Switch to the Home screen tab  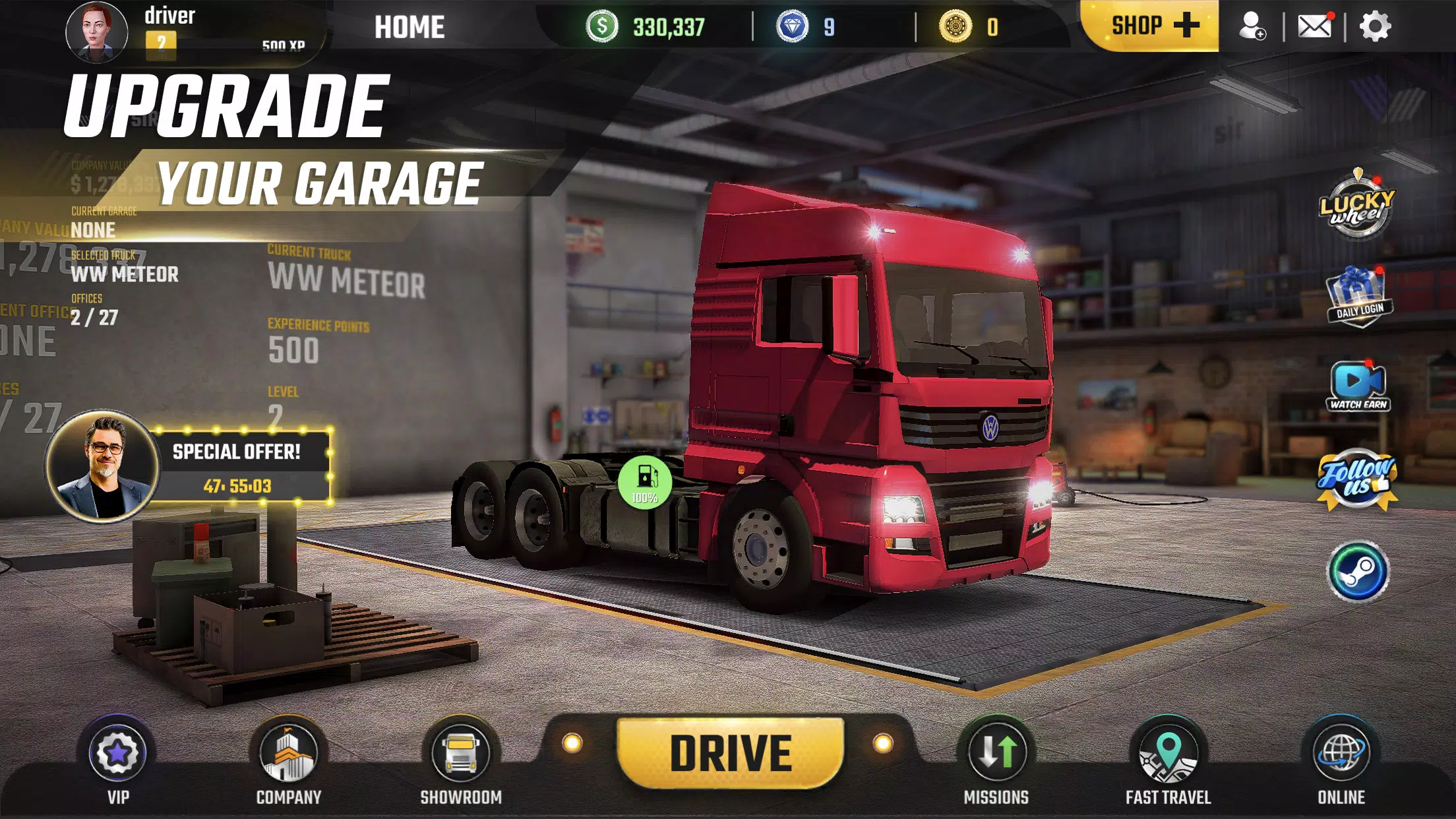click(x=409, y=27)
